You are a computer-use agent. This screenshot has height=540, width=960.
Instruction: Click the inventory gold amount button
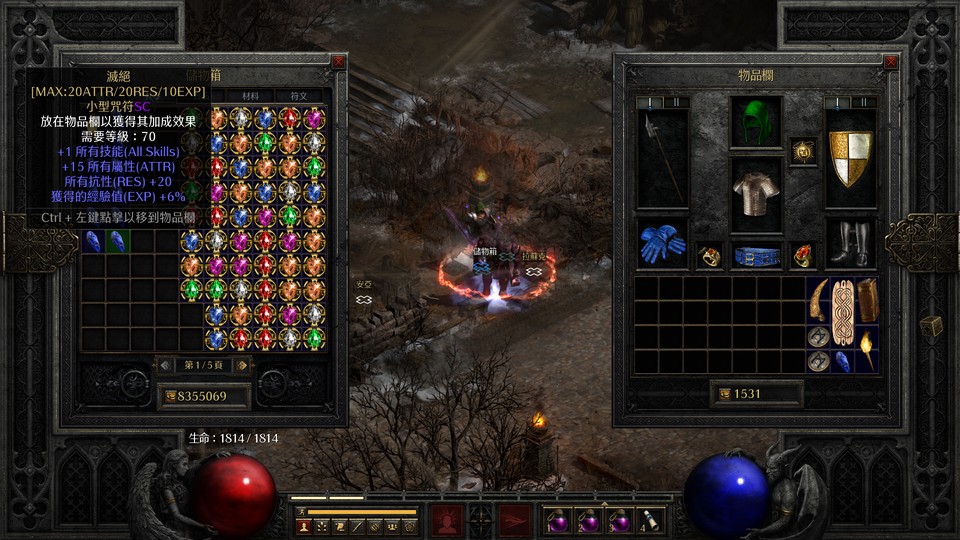pyautogui.click(x=756, y=394)
